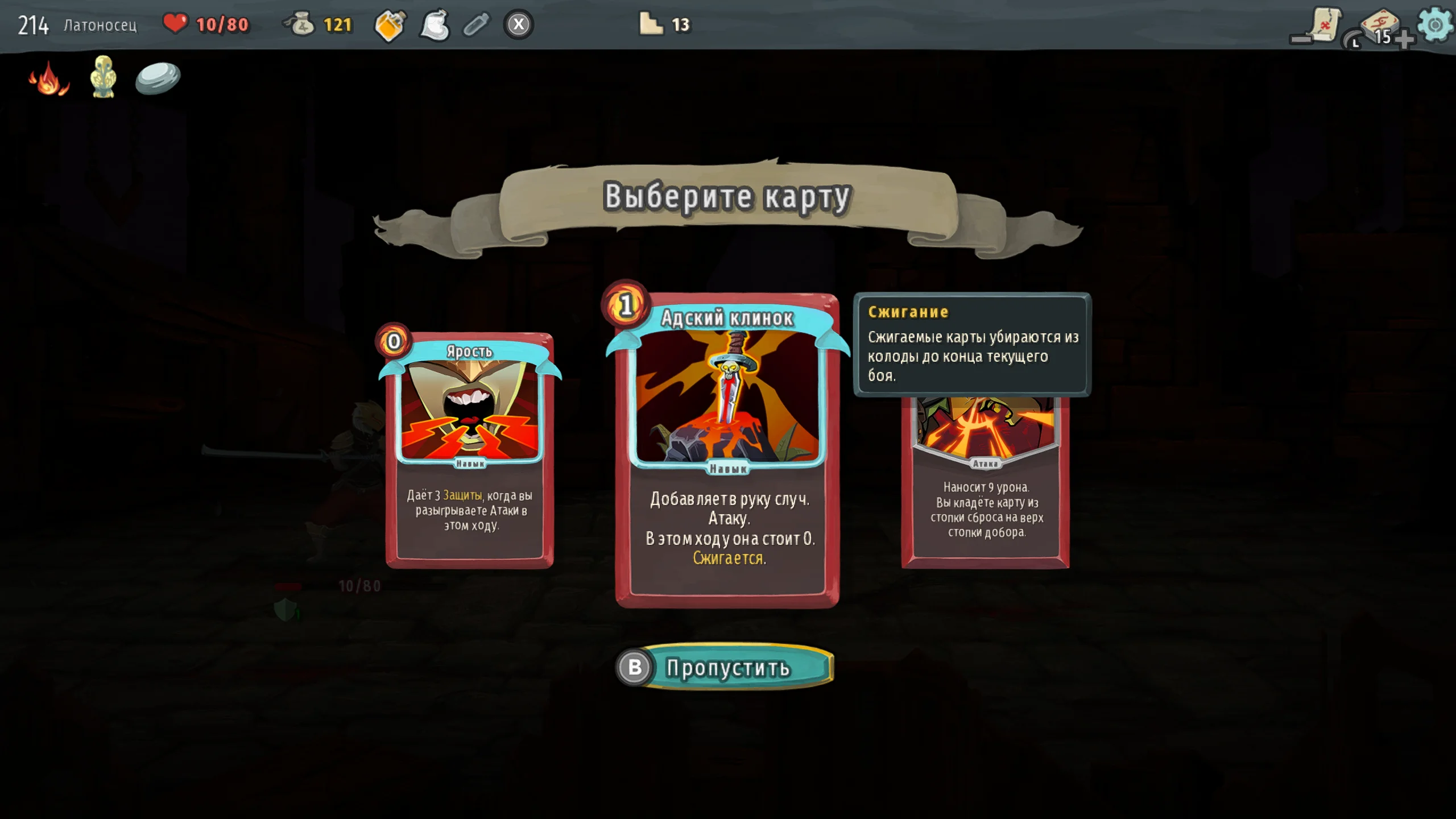Choose the Ярость card
Image resolution: width=1456 pixels, height=819 pixels.
(x=469, y=449)
